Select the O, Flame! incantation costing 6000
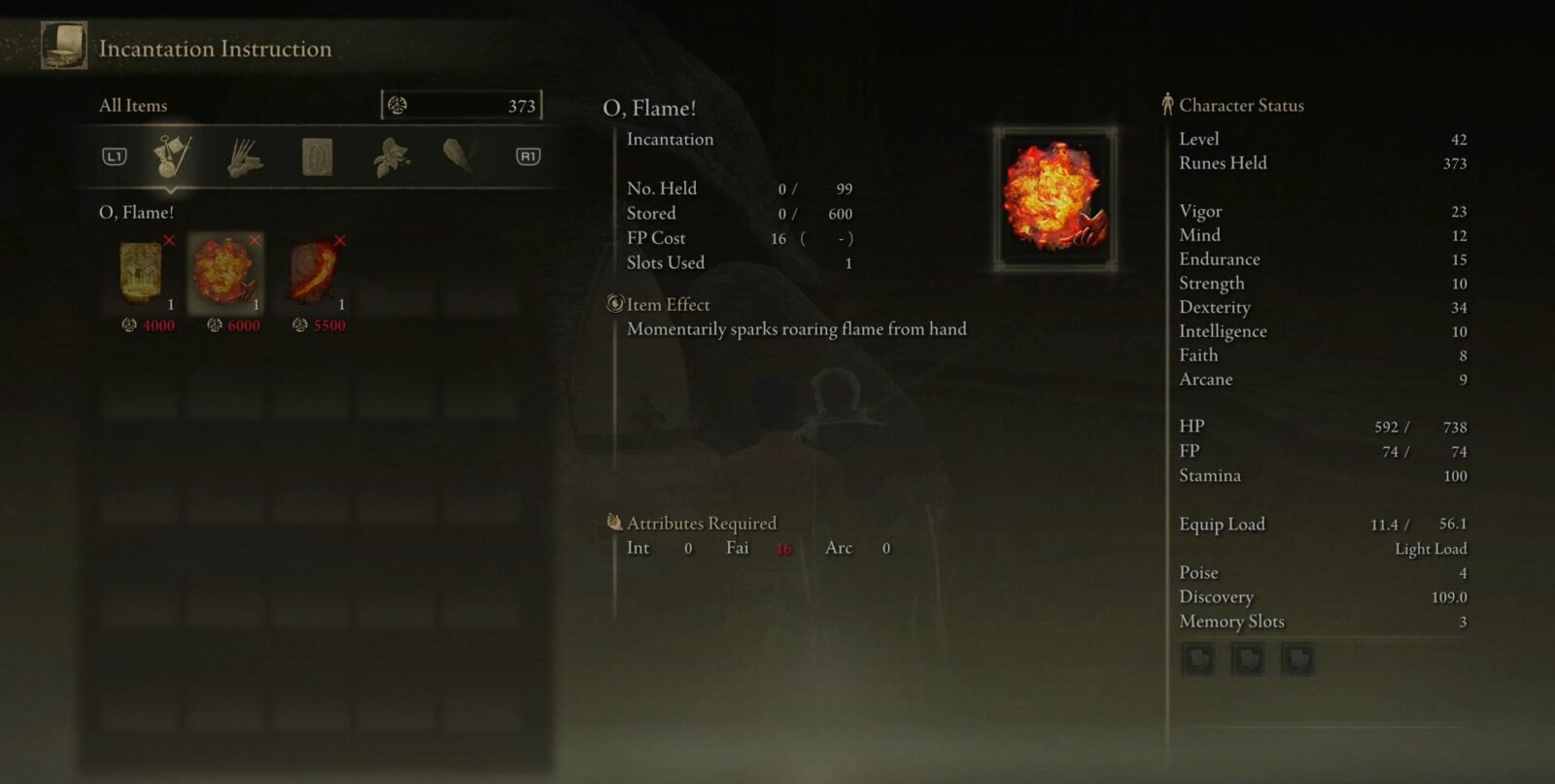Image resolution: width=1555 pixels, height=784 pixels. (x=225, y=273)
